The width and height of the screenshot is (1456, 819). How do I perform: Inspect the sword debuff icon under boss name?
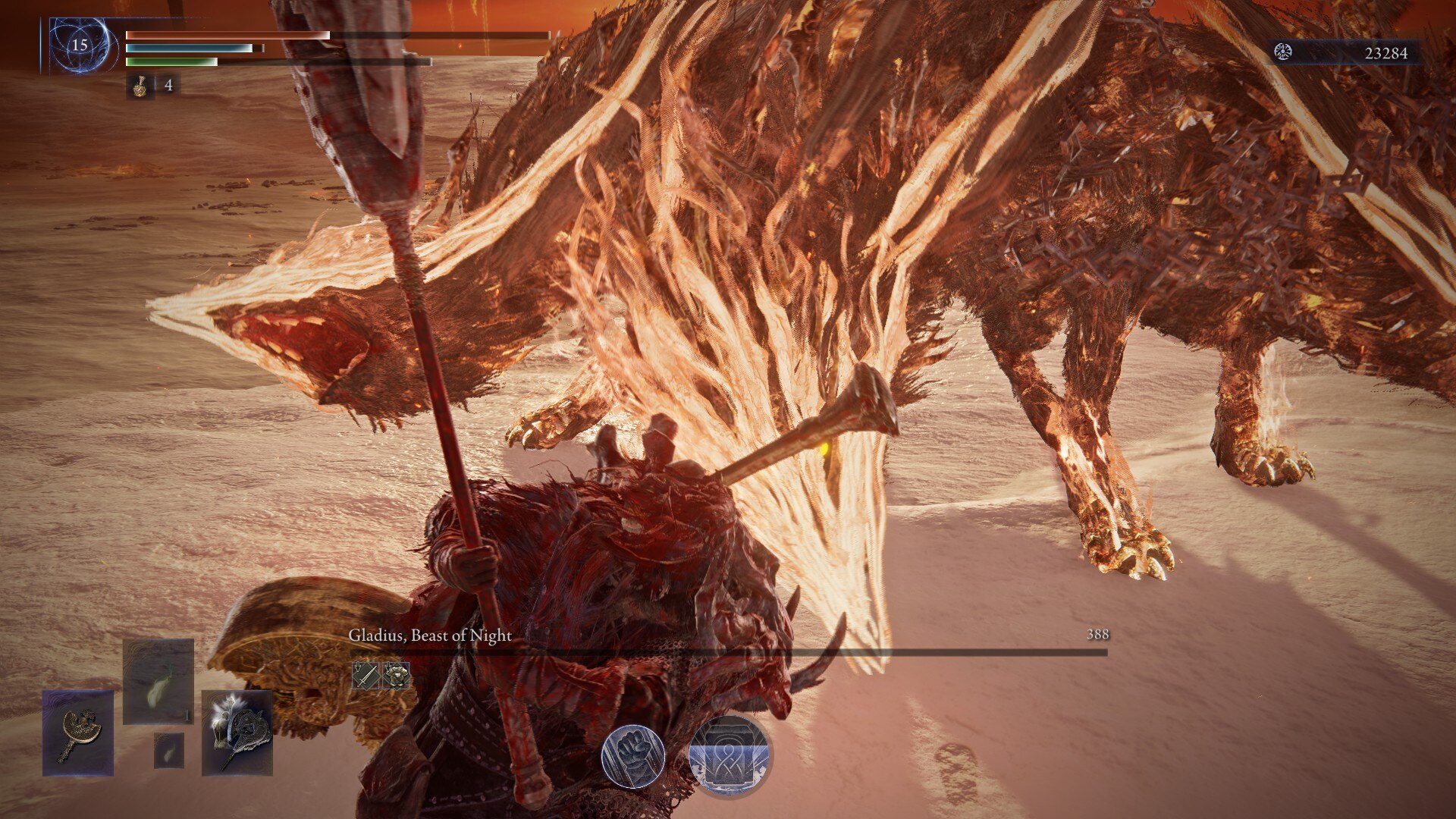366,675
